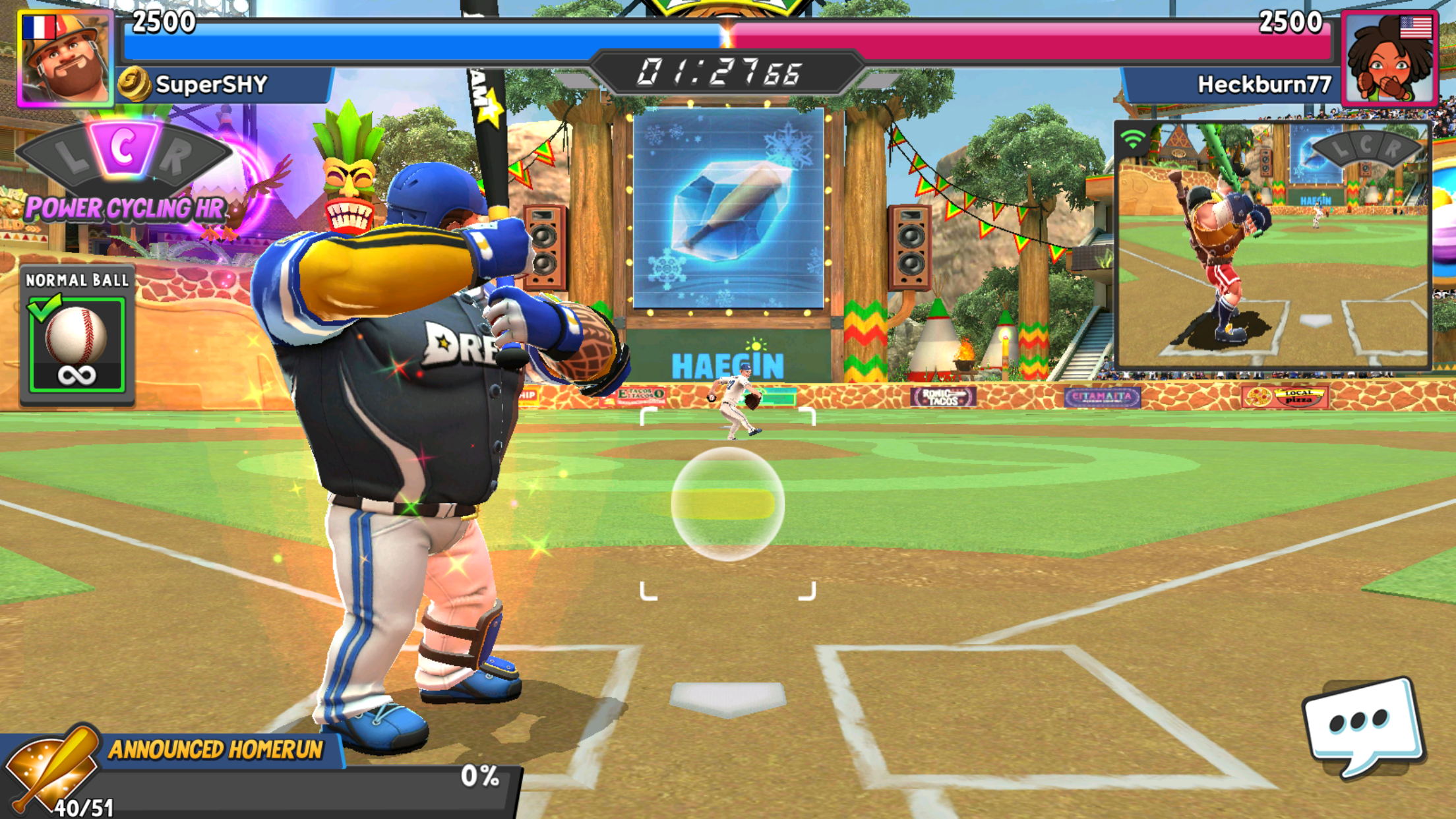Expand the match timer display
The image size is (1456, 819).
pos(728,73)
